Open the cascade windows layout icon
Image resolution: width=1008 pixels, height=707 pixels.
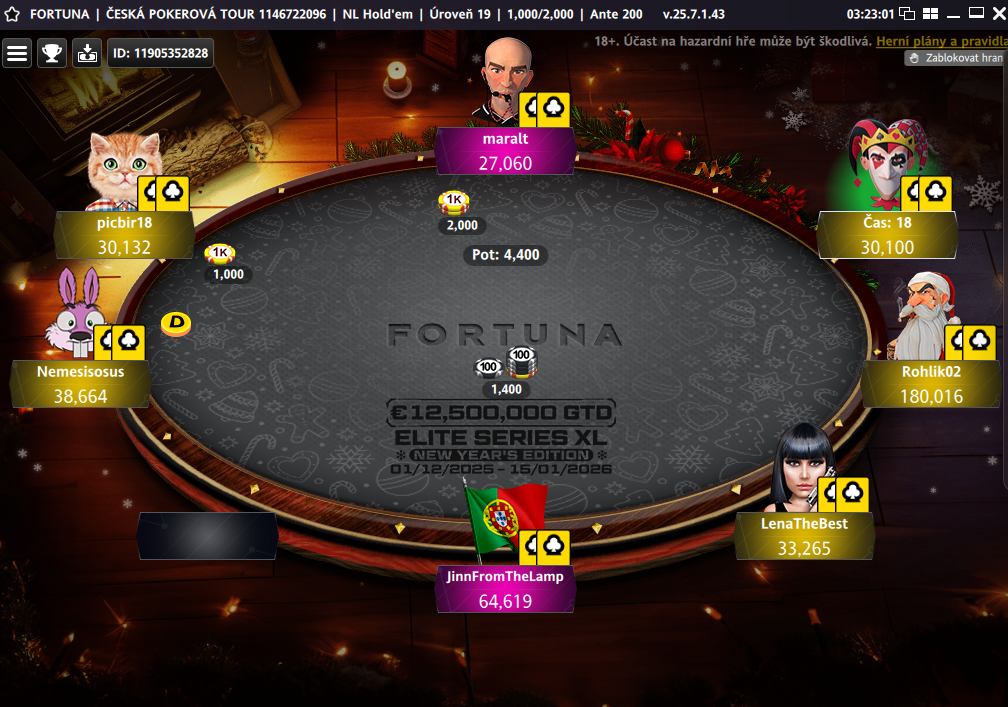point(908,14)
